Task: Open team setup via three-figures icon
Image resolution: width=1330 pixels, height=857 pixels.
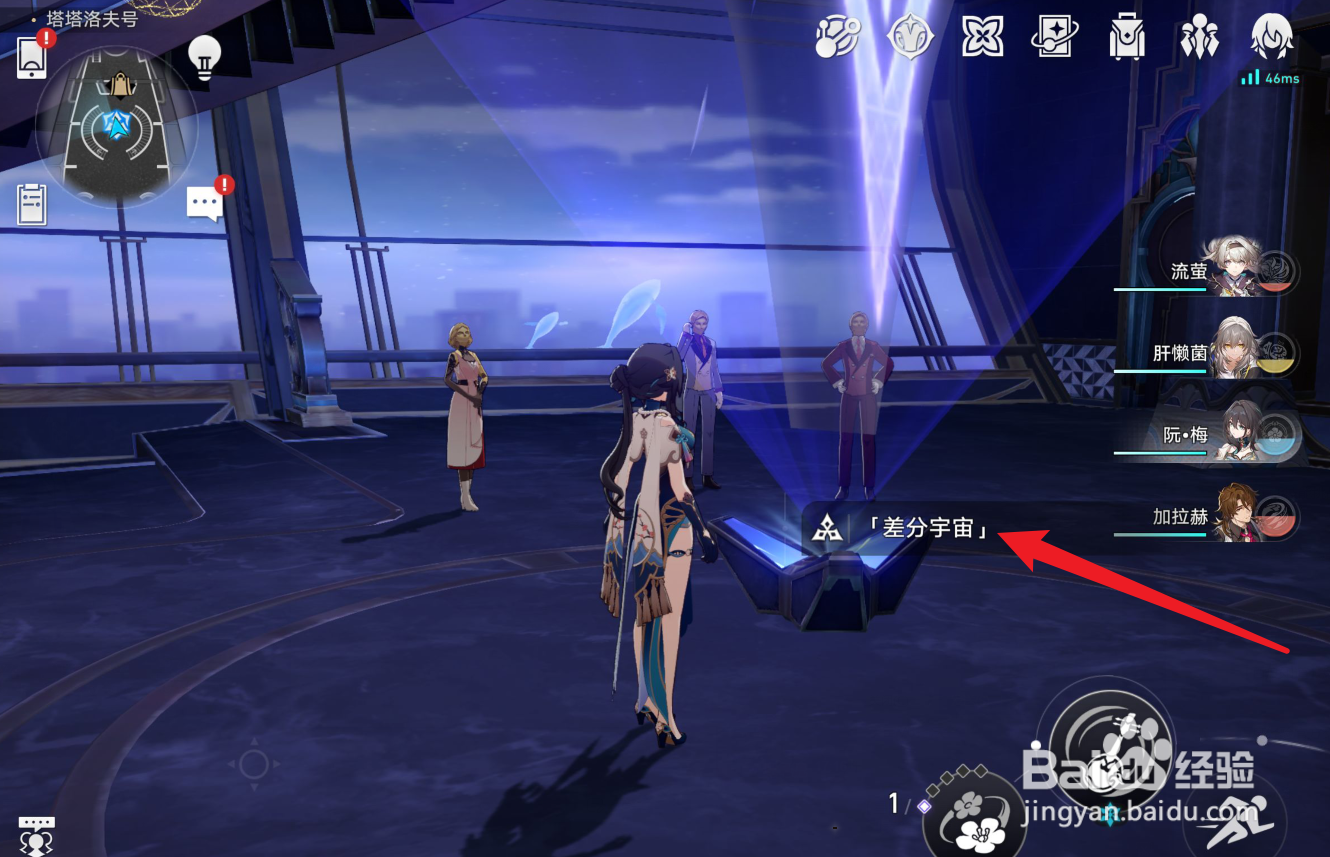Action: [x=1199, y=37]
